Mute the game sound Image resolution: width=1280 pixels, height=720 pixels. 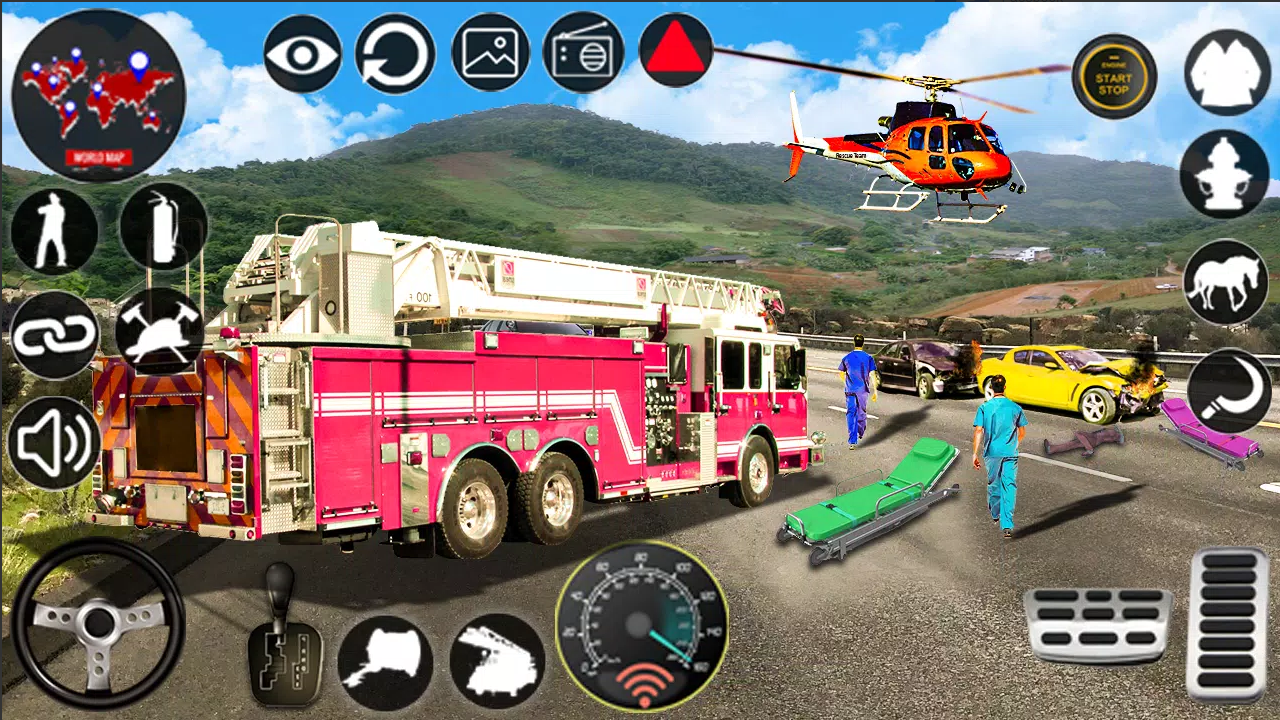55,440
